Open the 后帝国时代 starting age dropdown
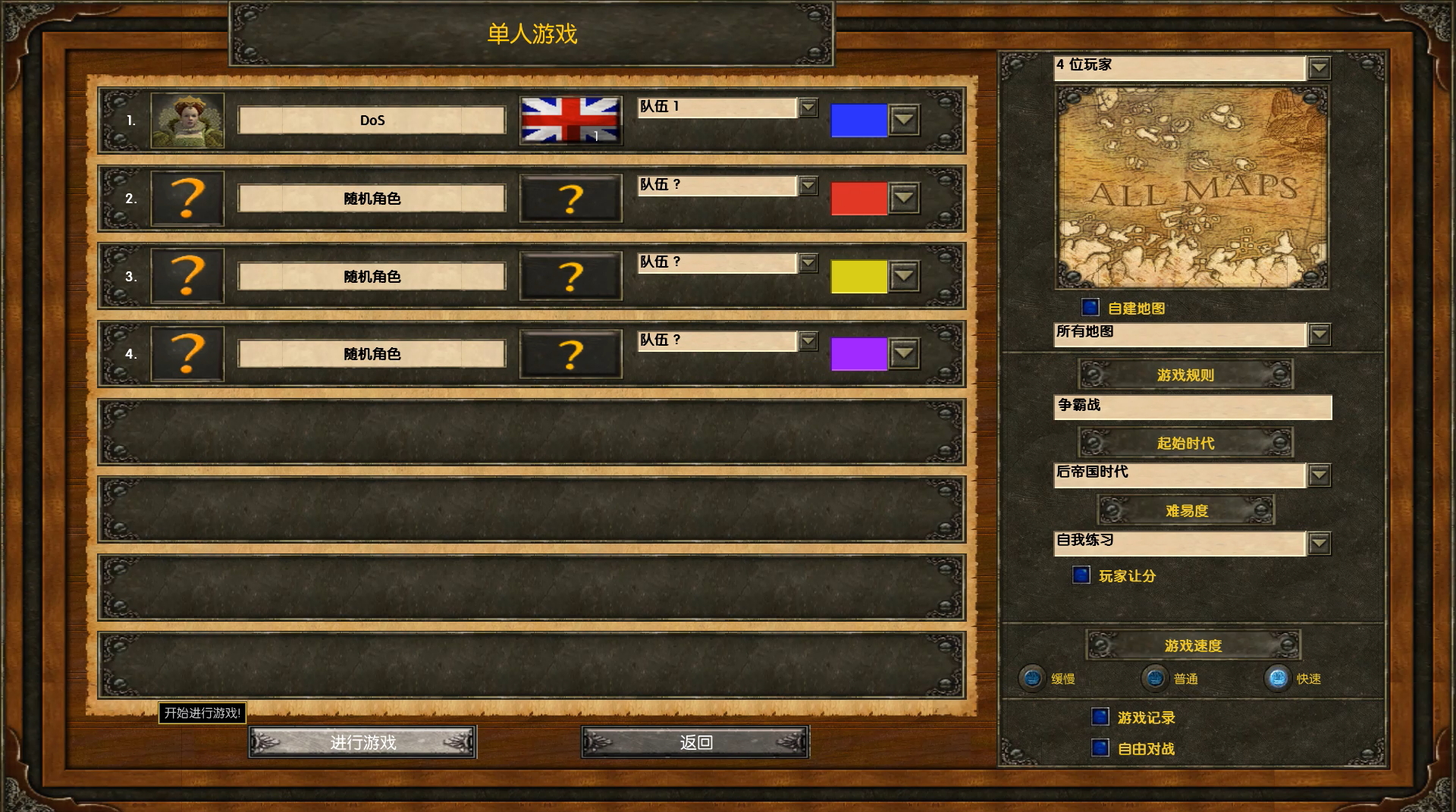 point(1319,475)
